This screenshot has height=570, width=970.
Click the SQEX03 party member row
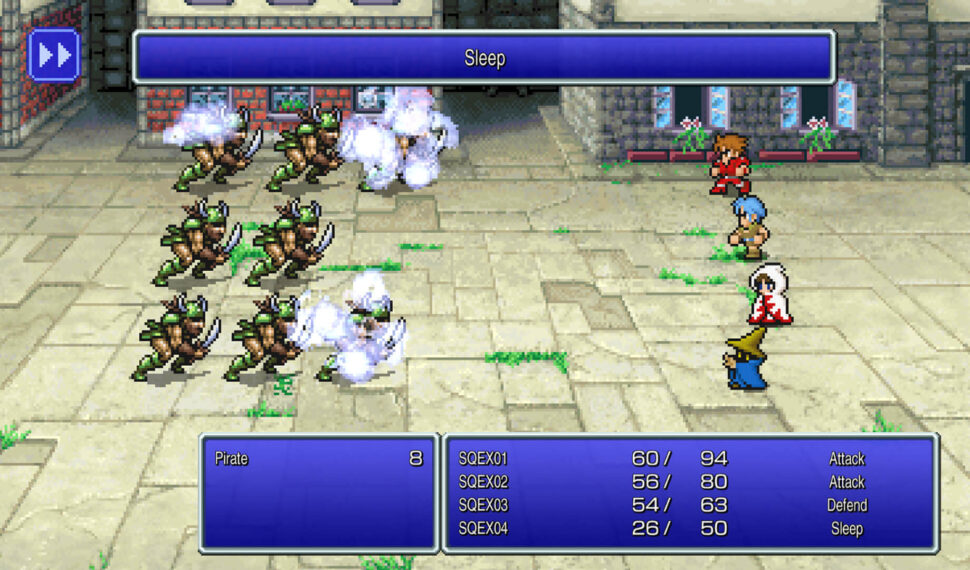point(690,505)
